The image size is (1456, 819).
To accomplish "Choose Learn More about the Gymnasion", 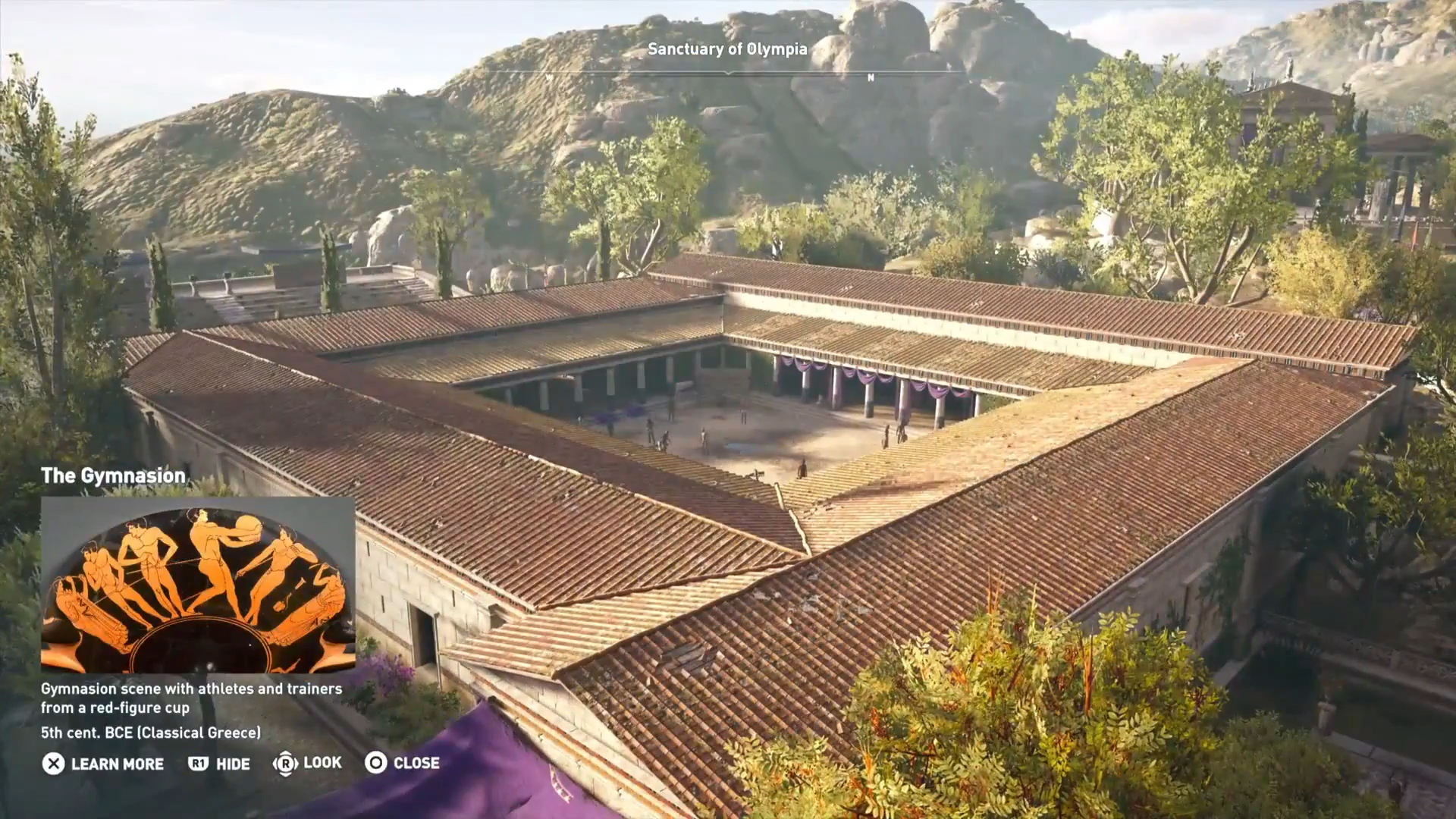I will click(103, 764).
